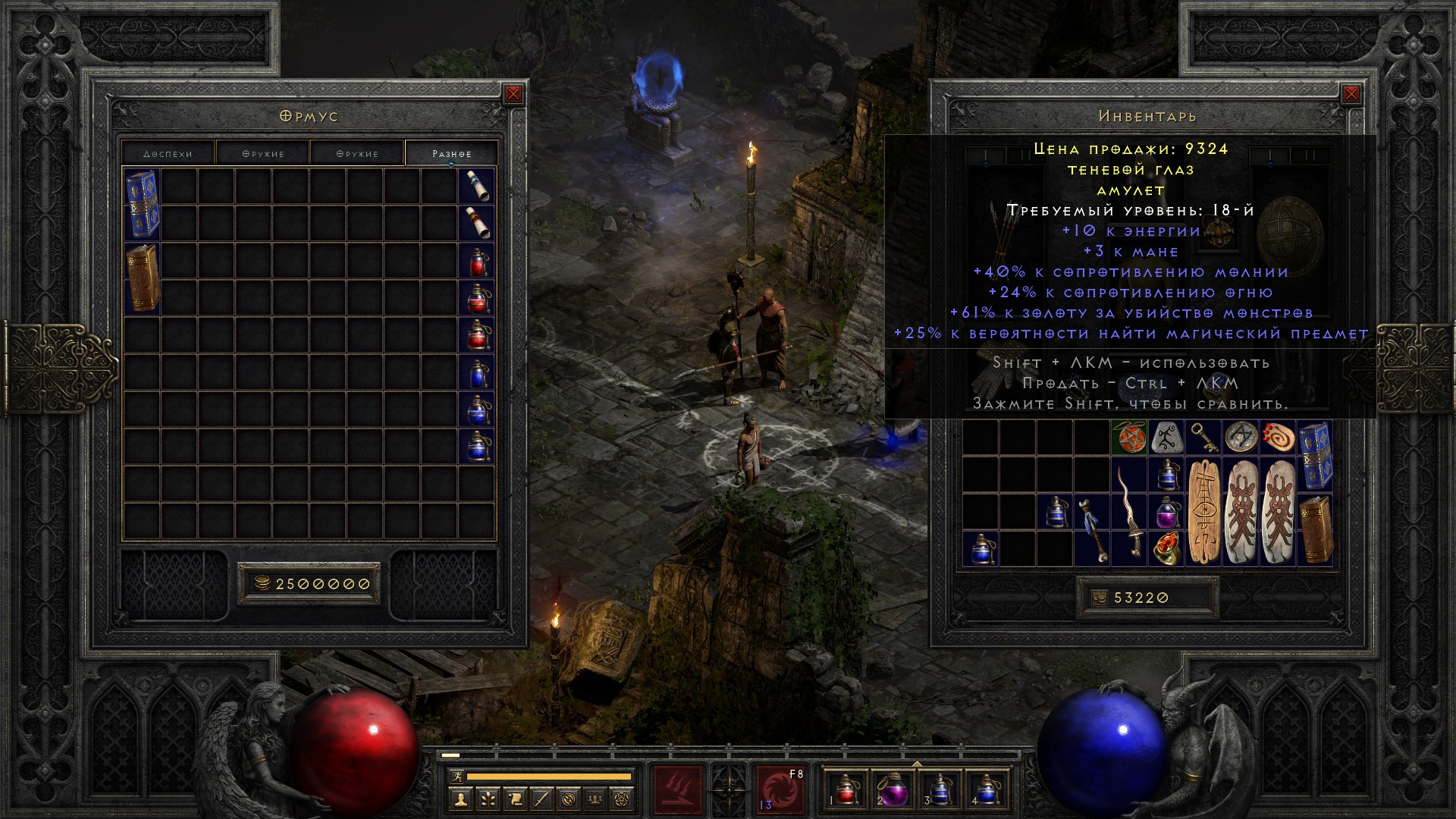Image resolution: width=1456 pixels, height=819 pixels.
Task: Select the grey rune stone in inventory
Action: (1166, 438)
